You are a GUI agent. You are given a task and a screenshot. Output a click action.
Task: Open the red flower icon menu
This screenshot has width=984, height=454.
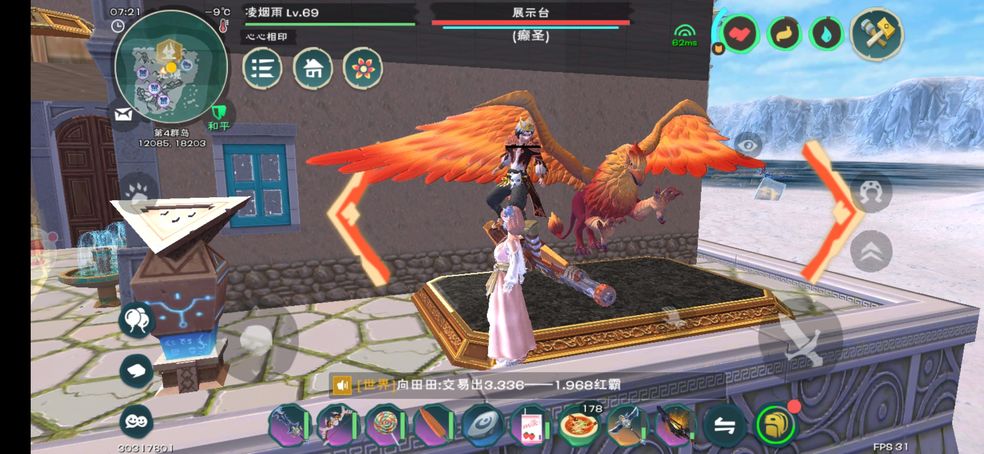coord(363,68)
